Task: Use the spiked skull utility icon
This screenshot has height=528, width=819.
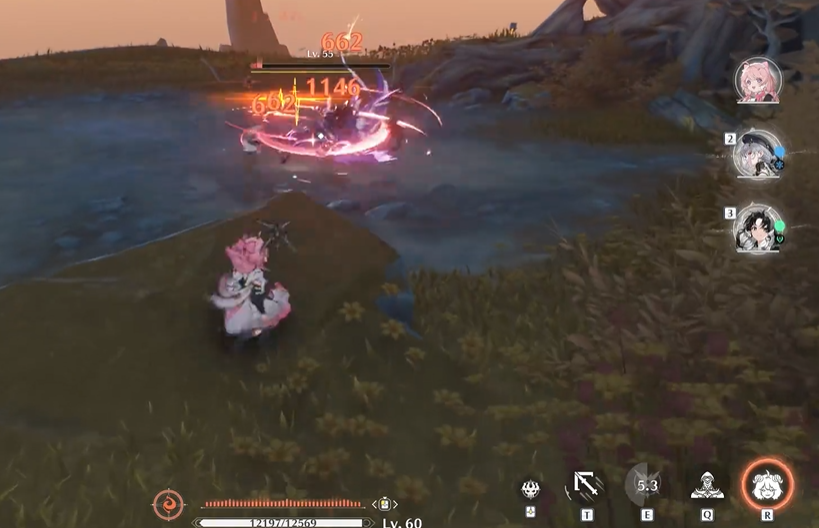Action: pos(531,488)
